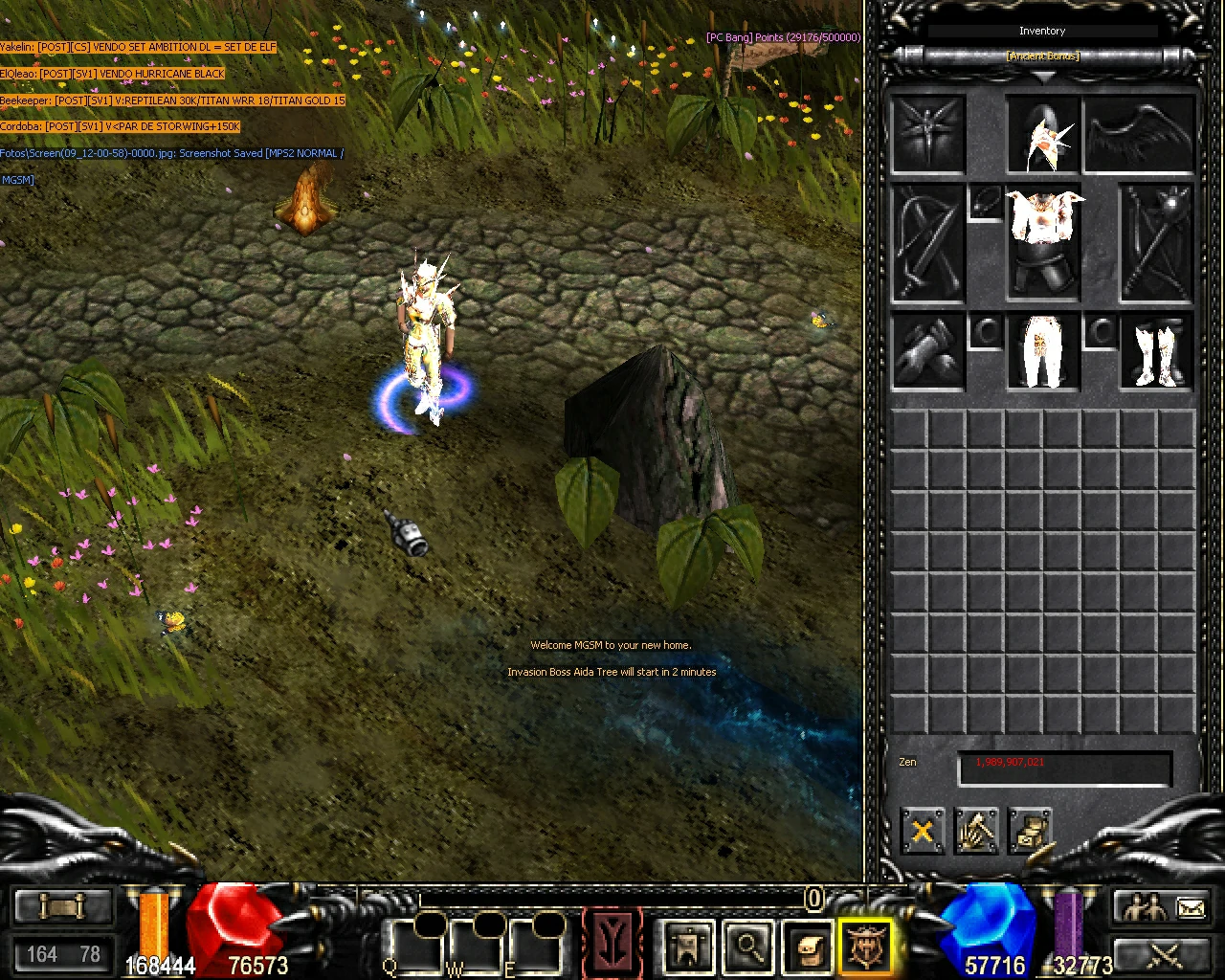Click the party scroll icon in the toolbar
This screenshot has height=980, width=1225.
point(688,947)
